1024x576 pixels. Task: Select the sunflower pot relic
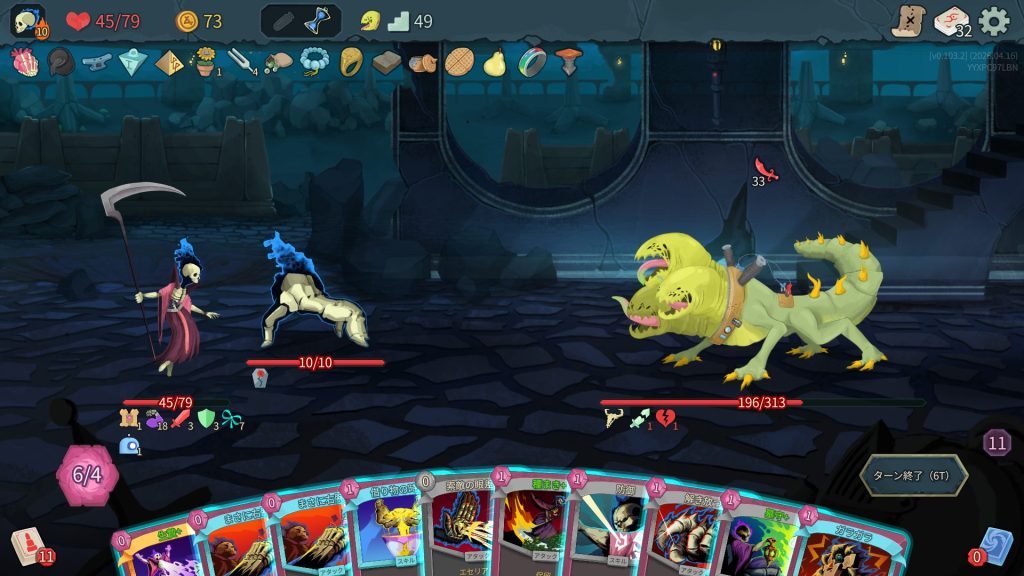coord(205,62)
